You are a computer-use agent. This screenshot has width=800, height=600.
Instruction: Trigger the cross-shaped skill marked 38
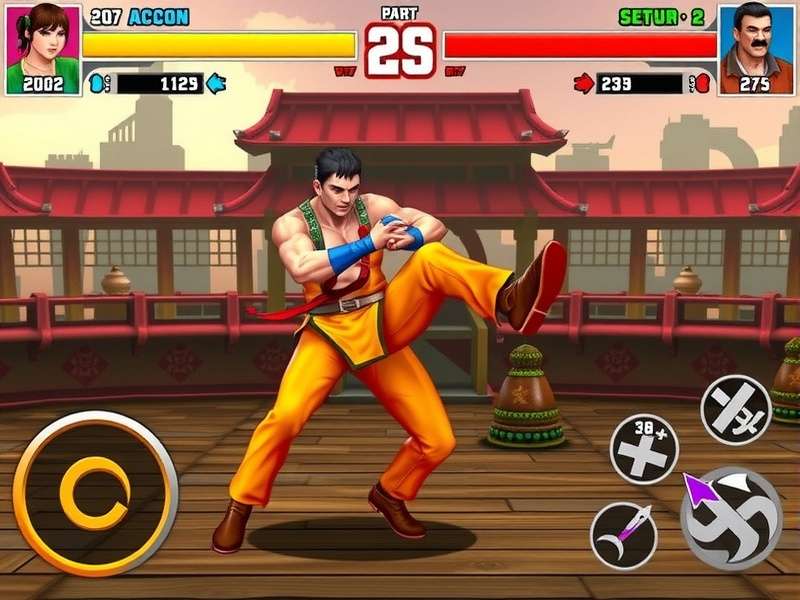tap(644, 449)
